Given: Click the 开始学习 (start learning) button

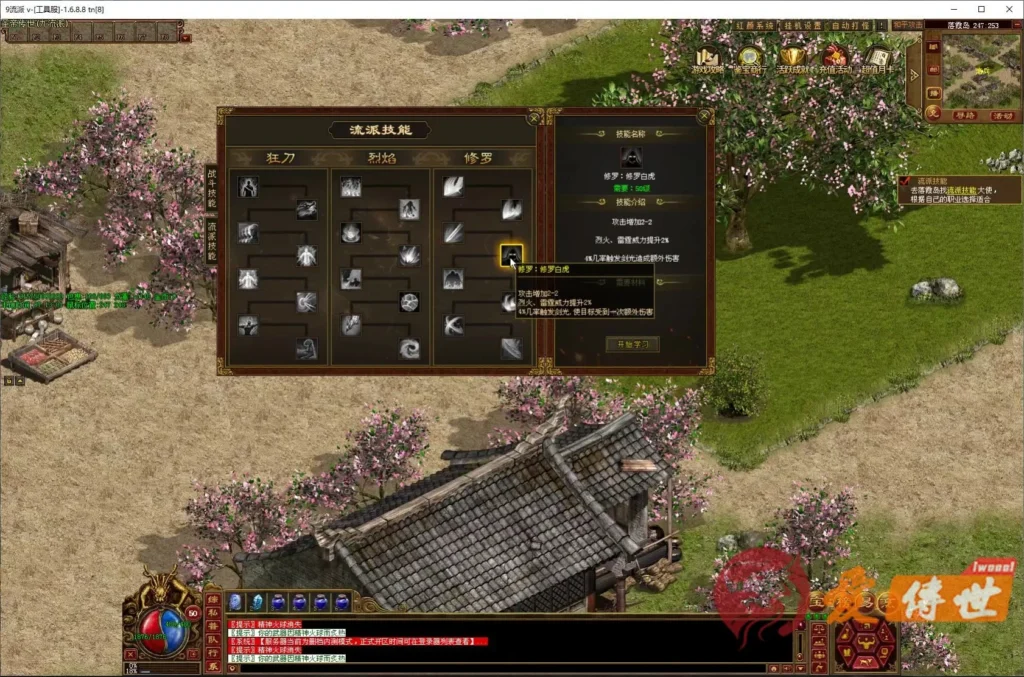Looking at the screenshot, I should (x=631, y=344).
